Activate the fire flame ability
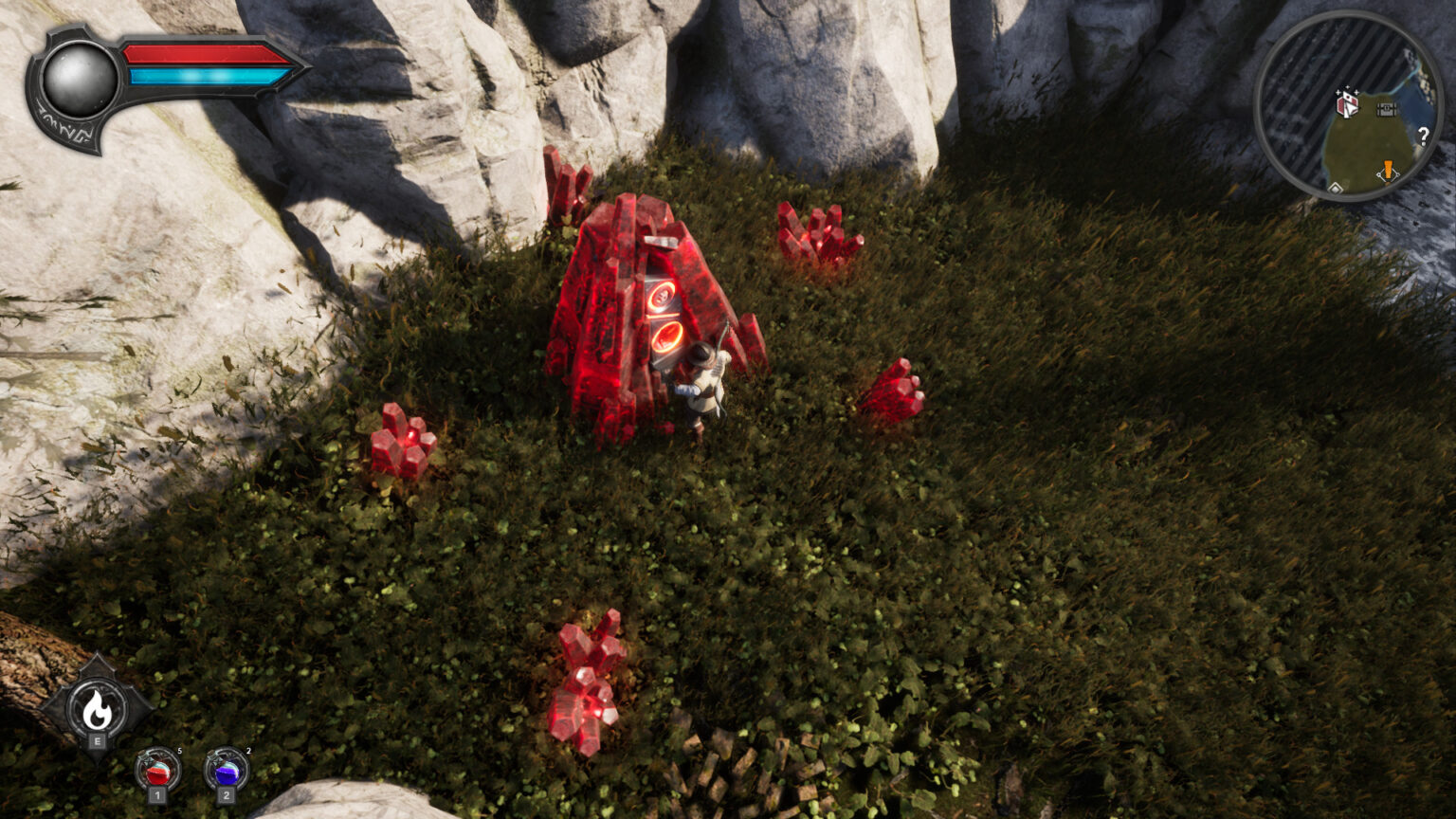This screenshot has width=1456, height=819. tap(96, 706)
